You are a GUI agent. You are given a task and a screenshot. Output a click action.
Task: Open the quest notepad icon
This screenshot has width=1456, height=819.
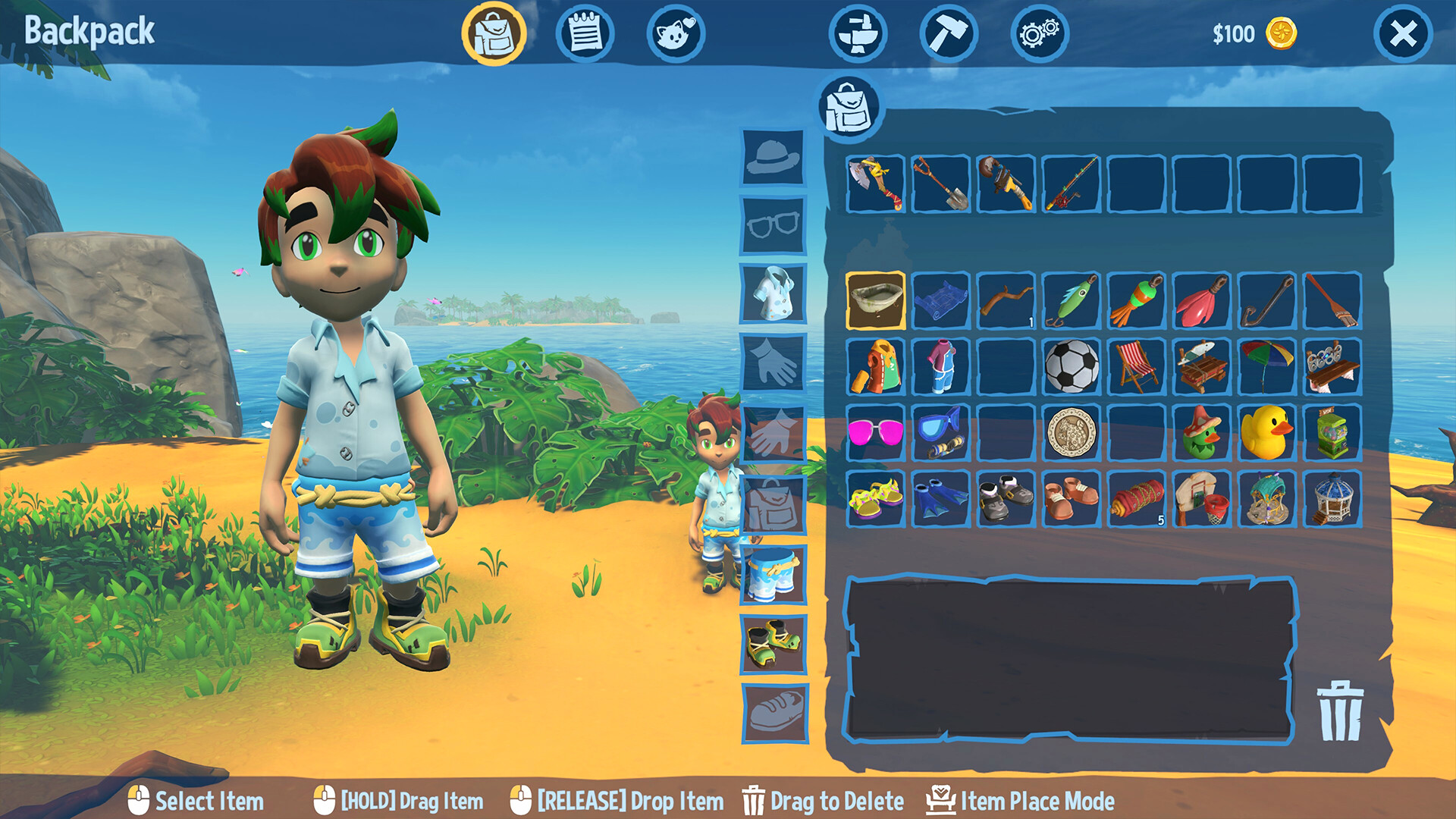click(585, 33)
